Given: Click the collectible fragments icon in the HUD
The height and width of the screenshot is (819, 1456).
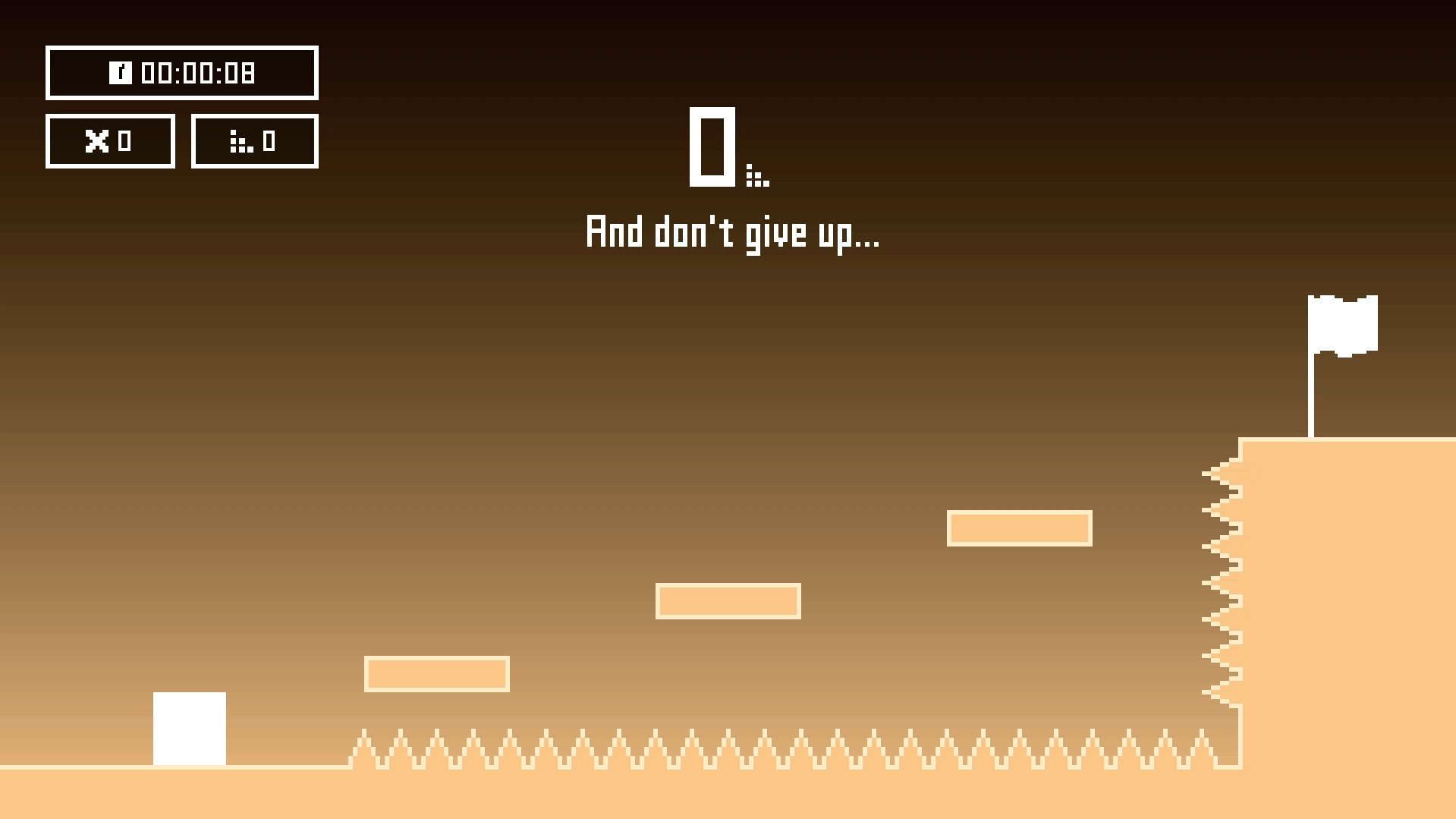Looking at the screenshot, I should pyautogui.click(x=241, y=141).
